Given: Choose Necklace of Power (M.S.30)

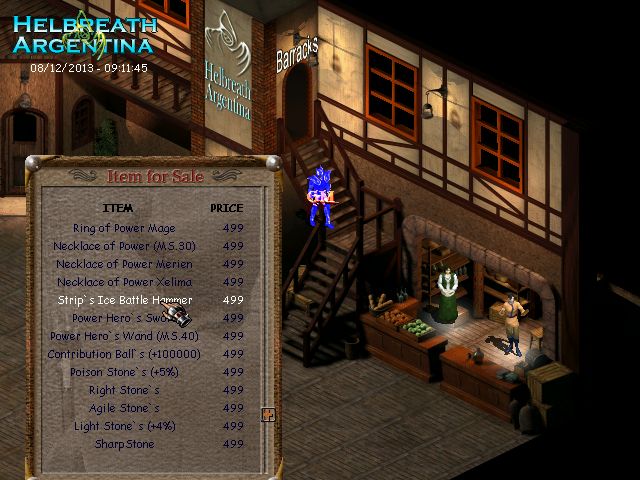Looking at the screenshot, I should [x=124, y=246].
